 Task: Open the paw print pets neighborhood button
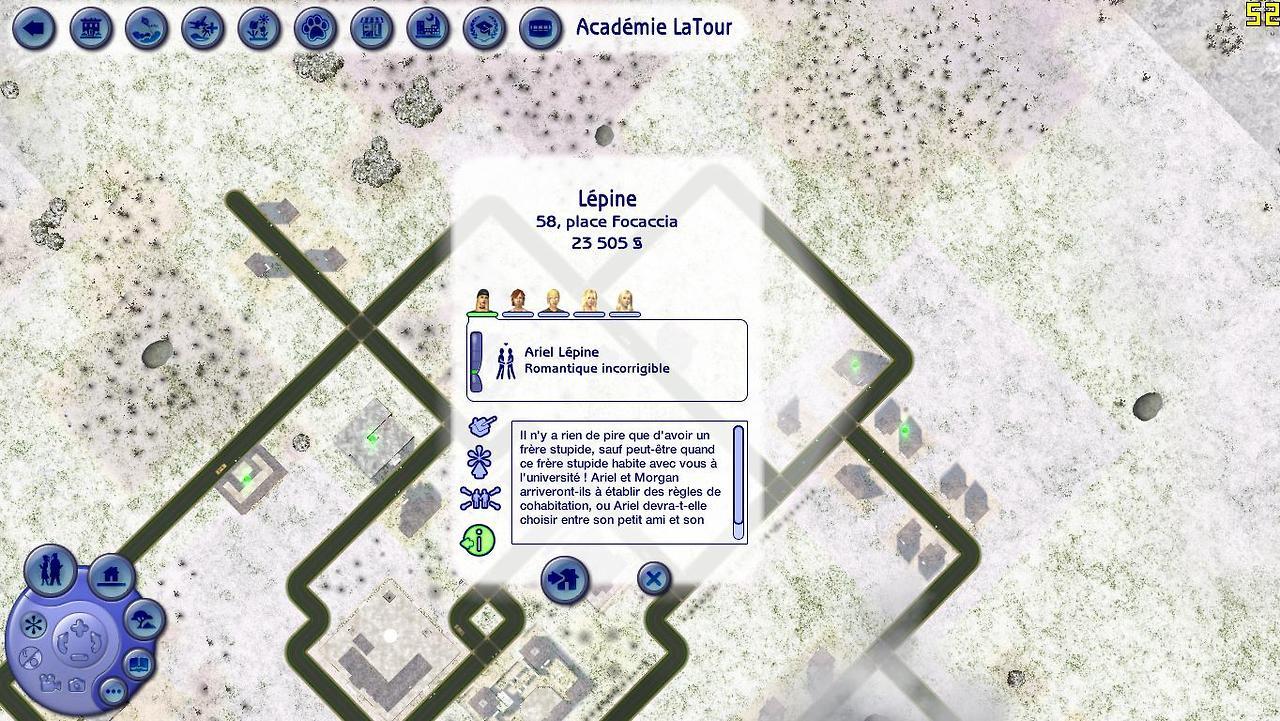click(316, 28)
